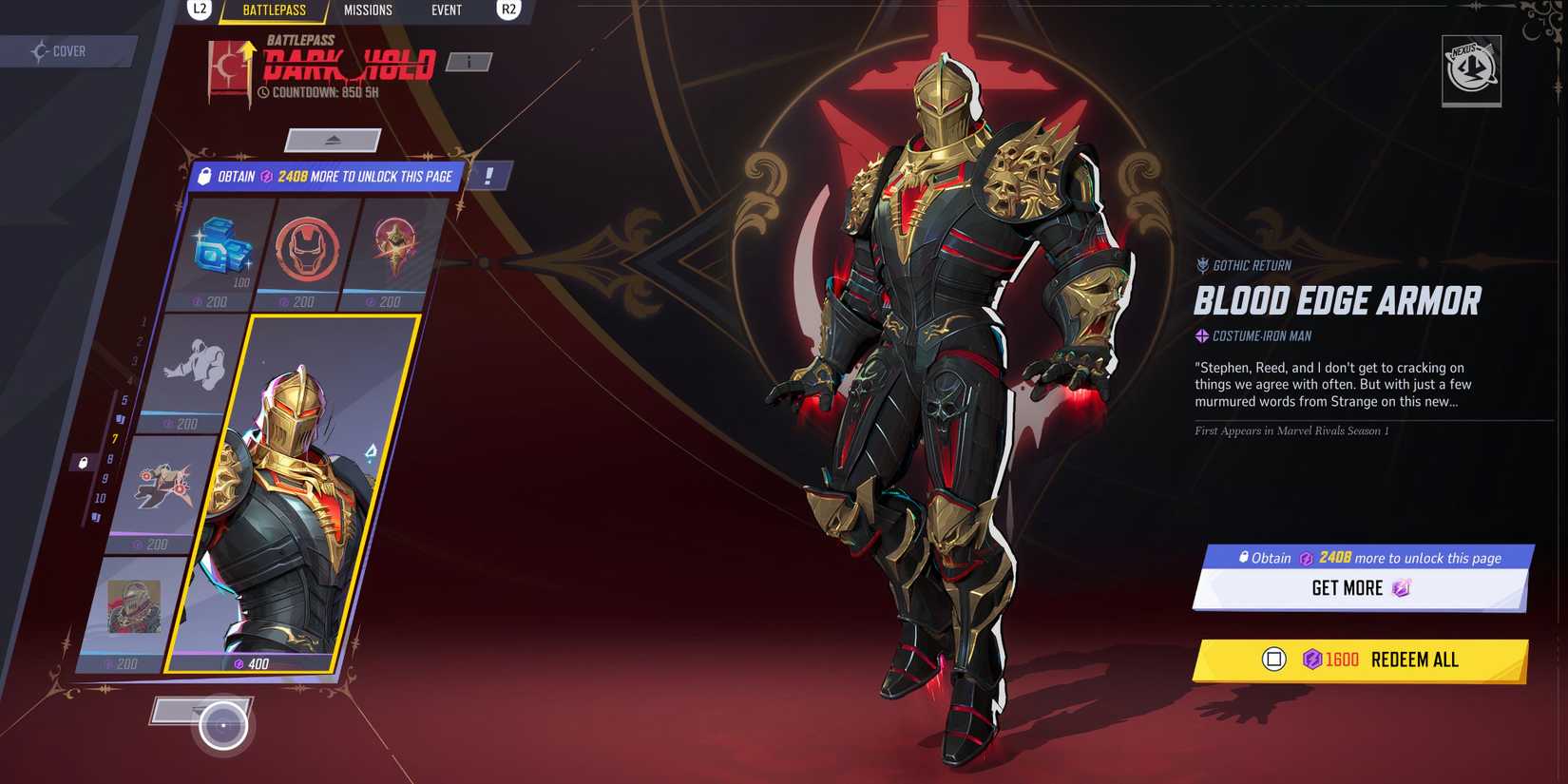
Task: Open the Nexus event icon top right
Action: [1471, 71]
